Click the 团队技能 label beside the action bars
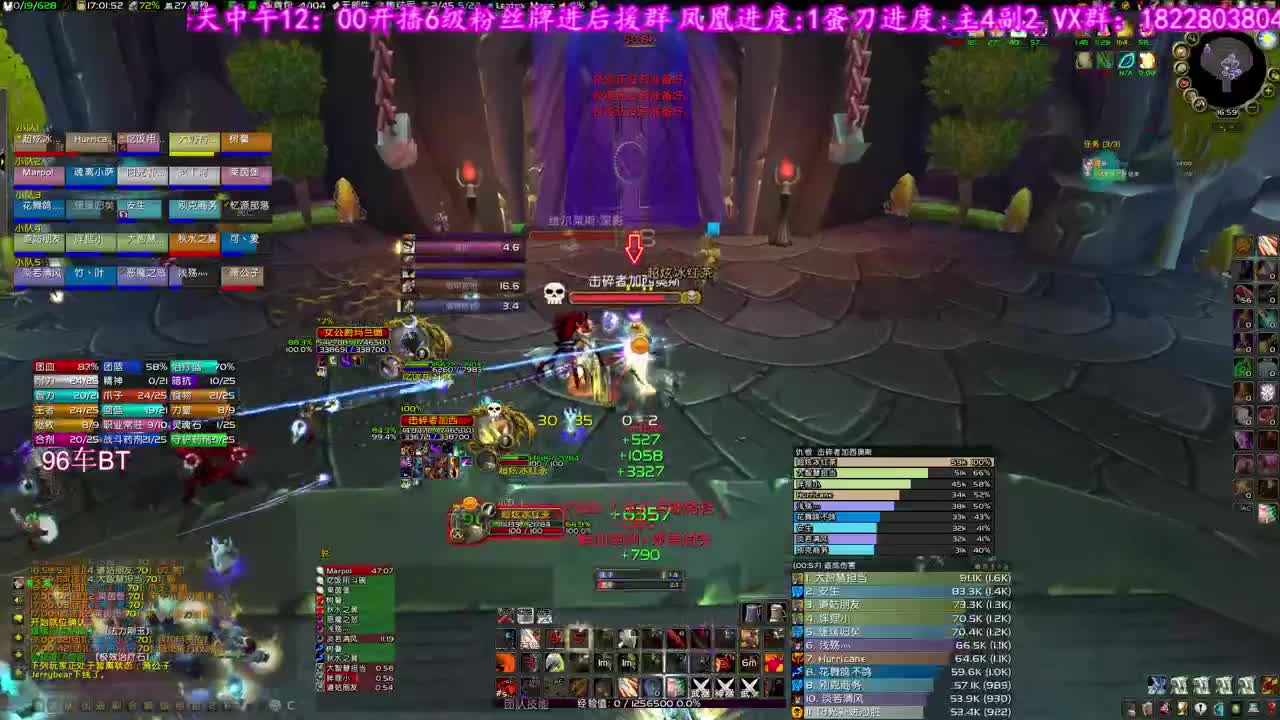Viewport: 1280px width, 720px height. [x=527, y=703]
